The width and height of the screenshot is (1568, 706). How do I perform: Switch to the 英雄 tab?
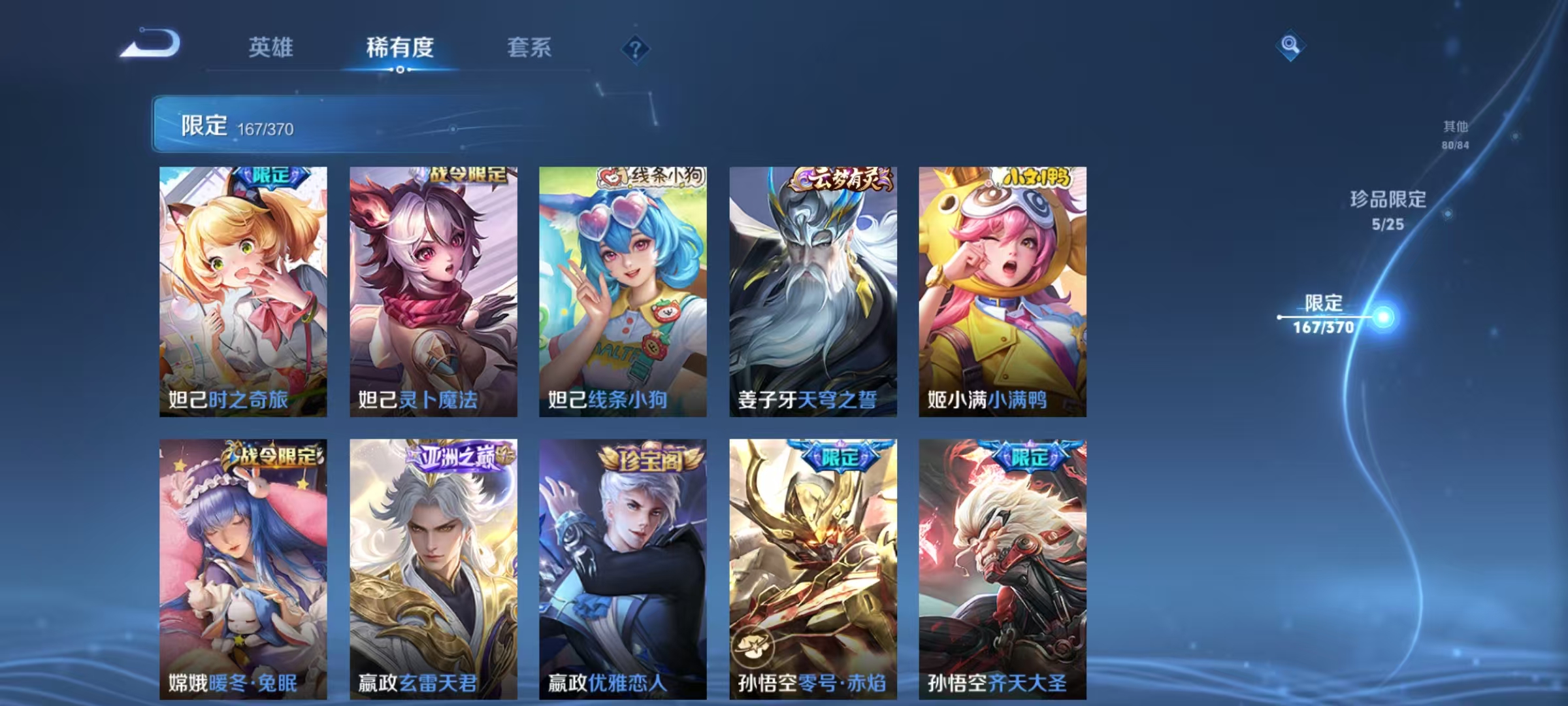point(272,47)
